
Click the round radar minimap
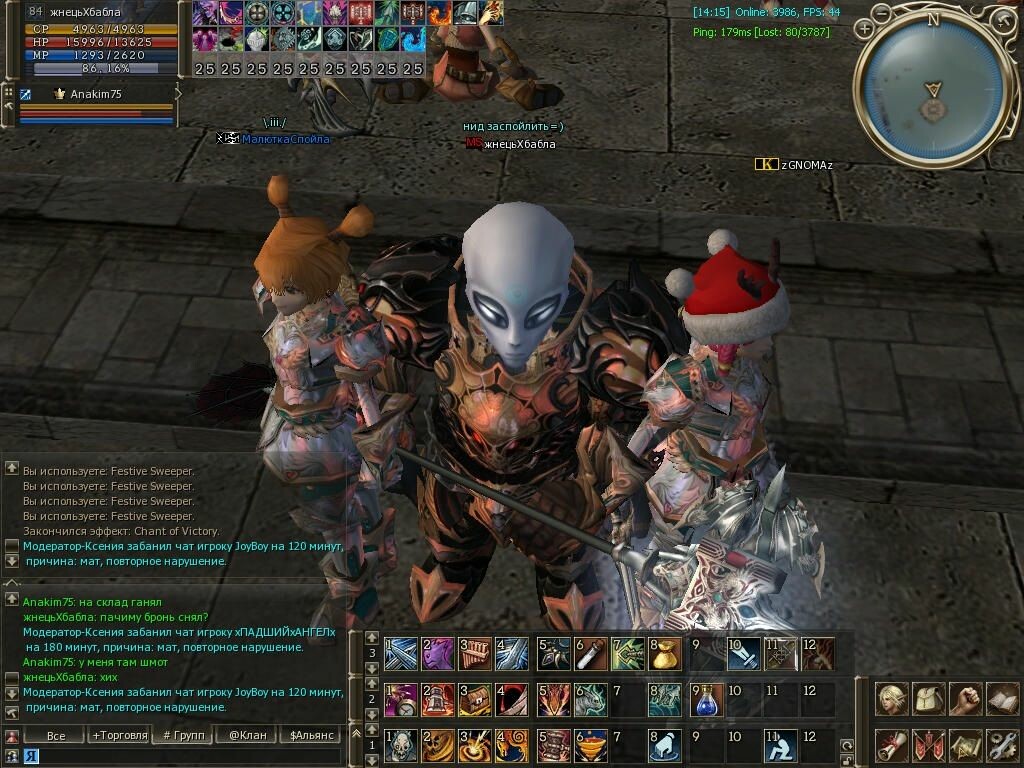[x=933, y=91]
